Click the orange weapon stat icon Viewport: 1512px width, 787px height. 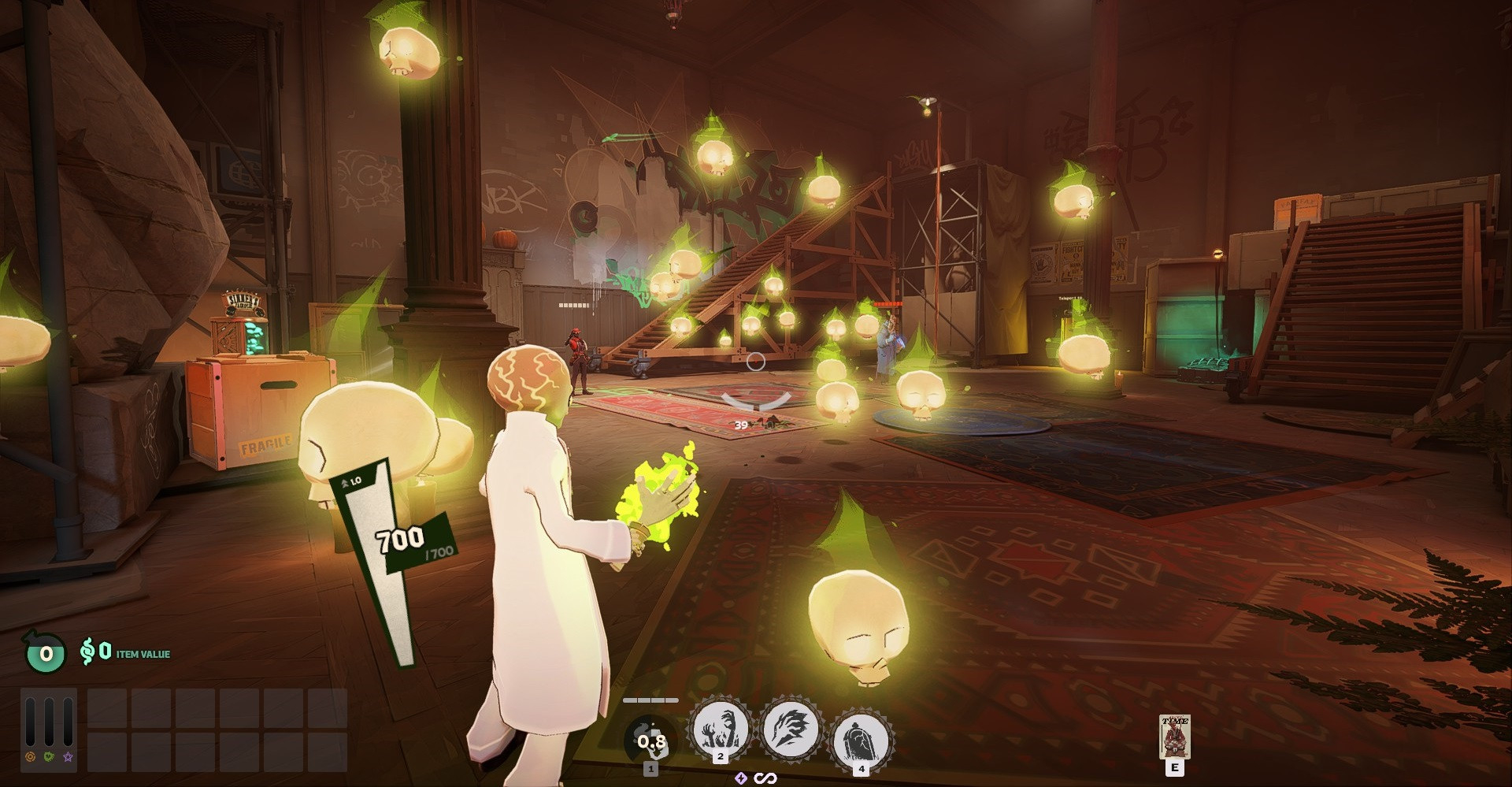pos(31,757)
